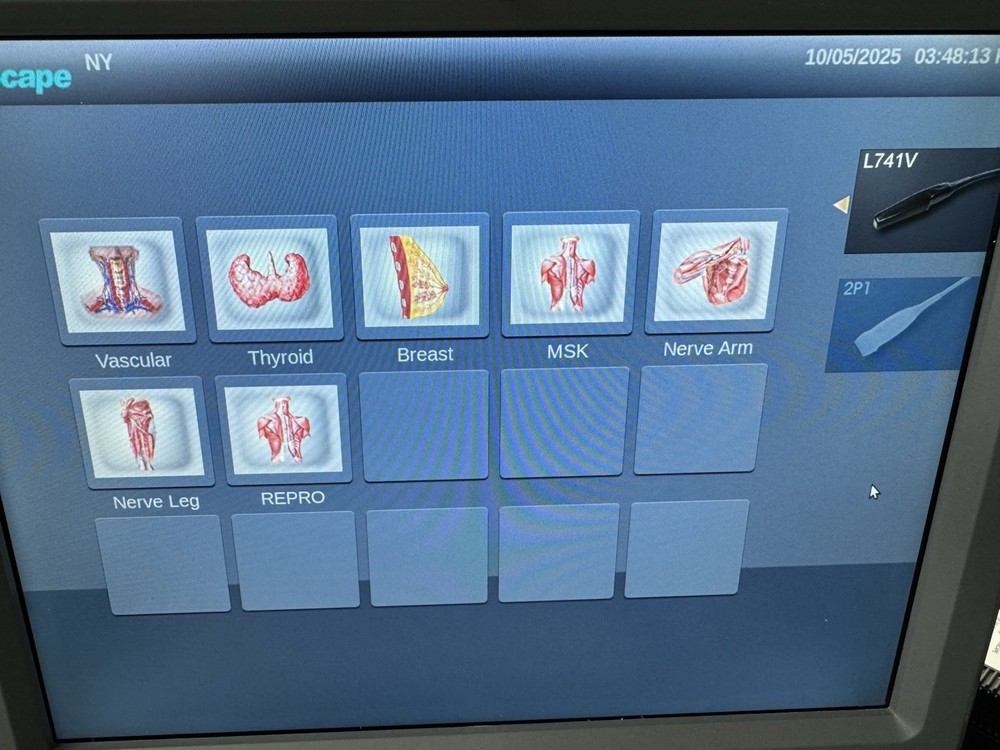Image resolution: width=1000 pixels, height=750 pixels.
Task: Select the Vascular exam preset
Action: pos(115,282)
